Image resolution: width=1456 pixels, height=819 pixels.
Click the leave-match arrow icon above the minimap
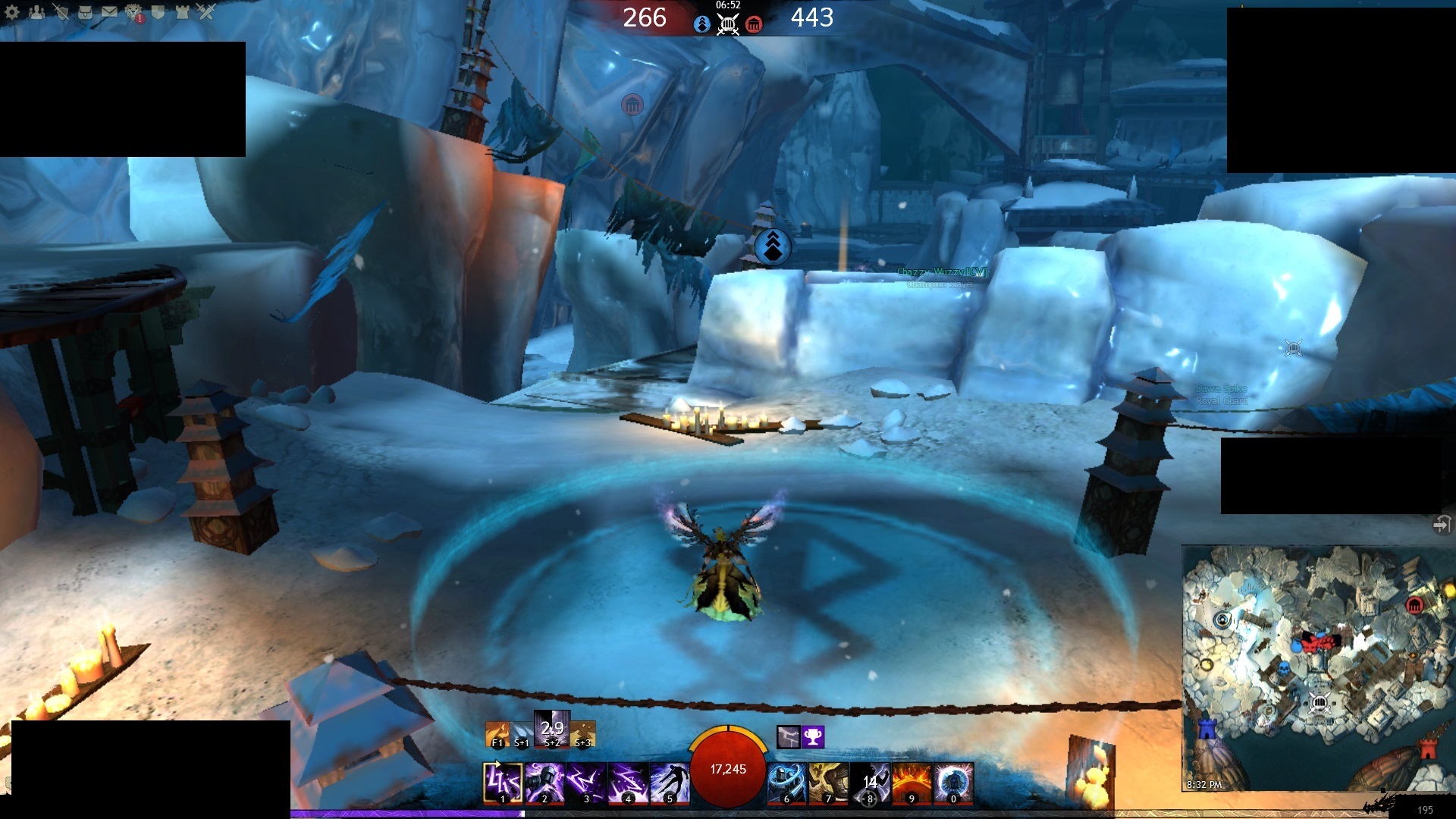click(1441, 524)
